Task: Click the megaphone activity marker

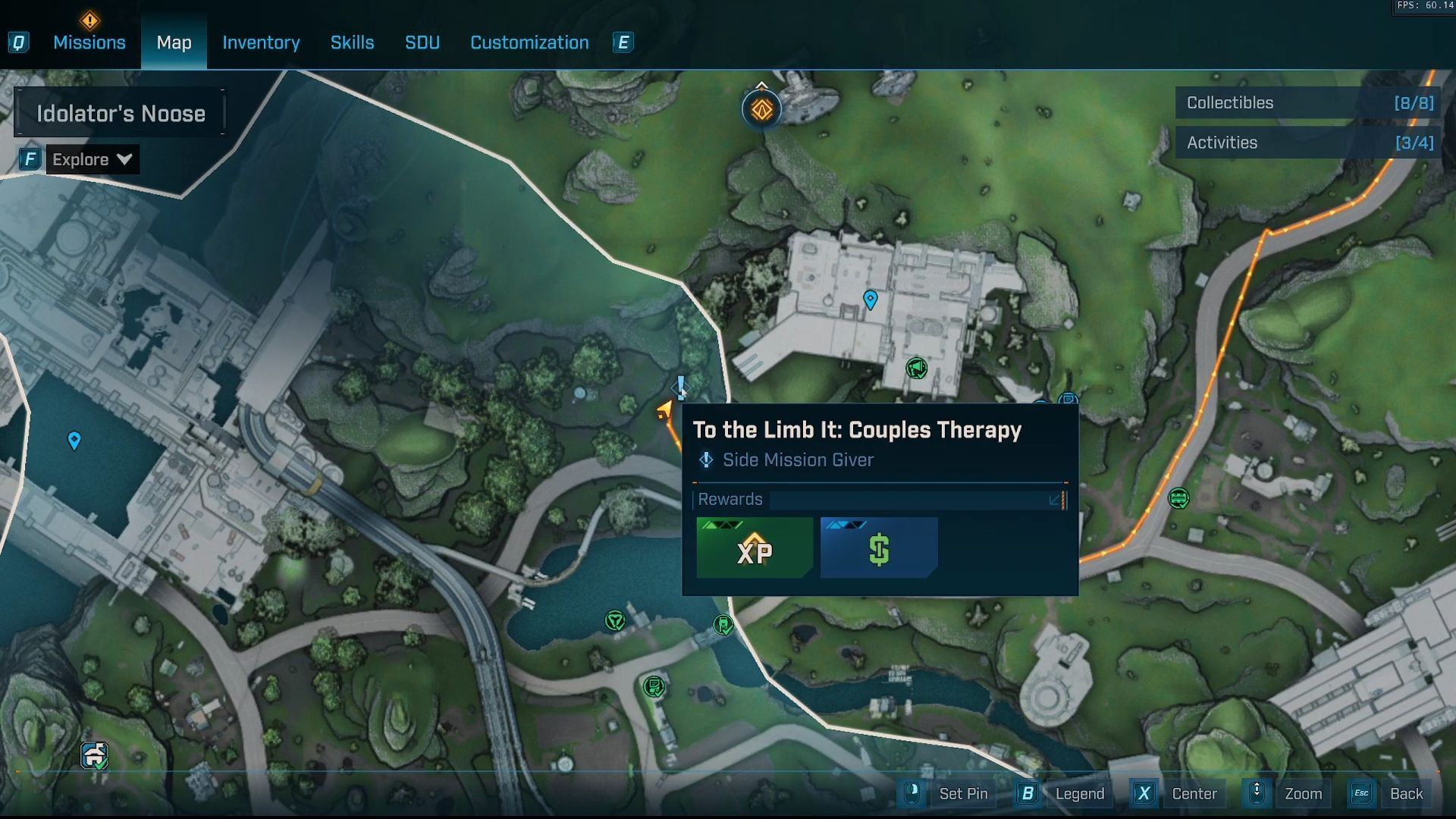Action: [x=916, y=369]
